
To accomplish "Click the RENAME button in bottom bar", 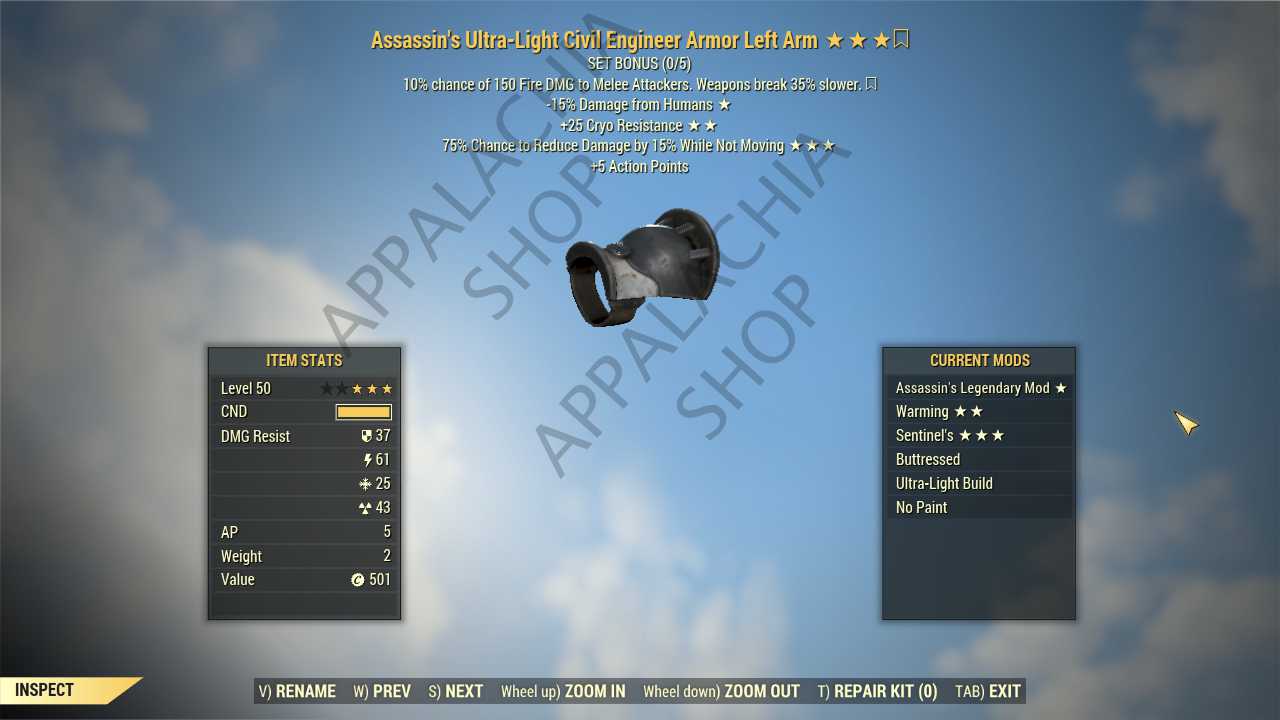I will pos(297,691).
